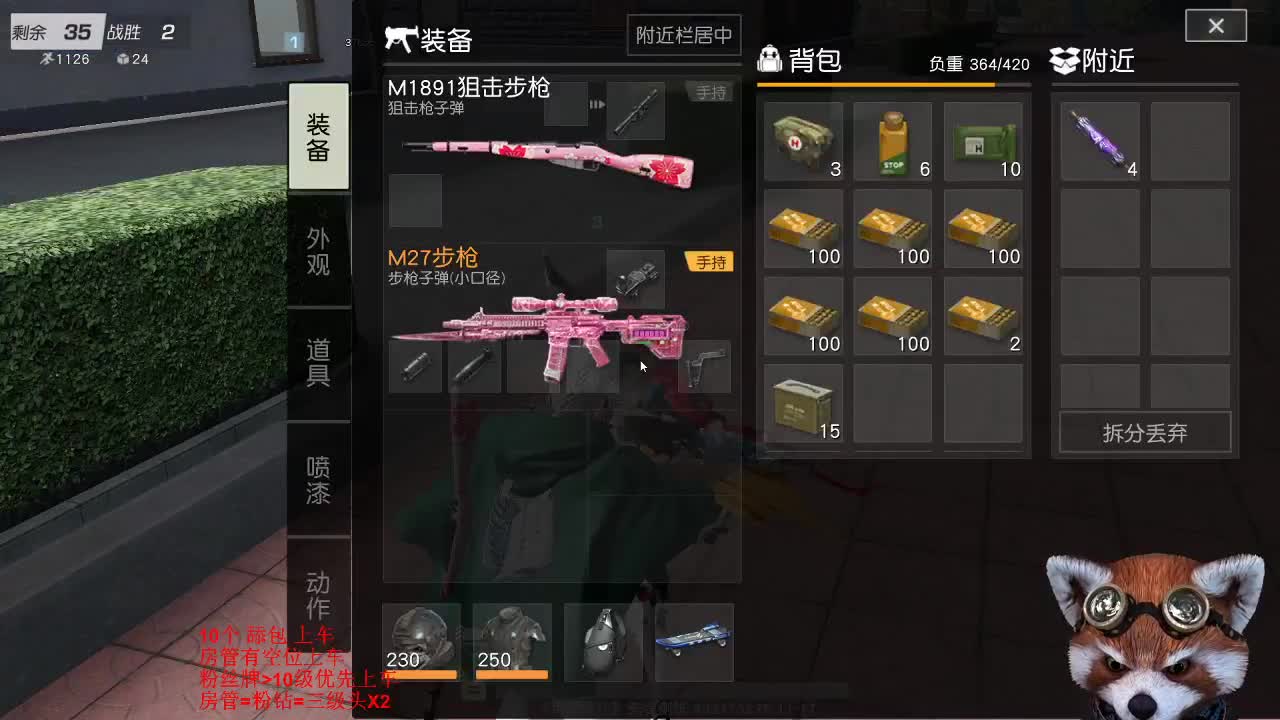Select the medkit item in backpack
The width and height of the screenshot is (1280, 720).
(803, 140)
